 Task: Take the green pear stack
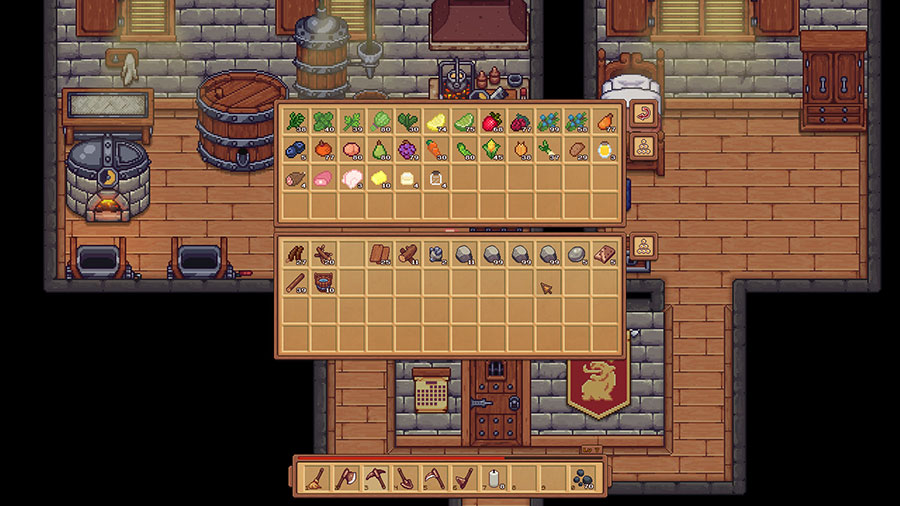pyautogui.click(x=379, y=150)
